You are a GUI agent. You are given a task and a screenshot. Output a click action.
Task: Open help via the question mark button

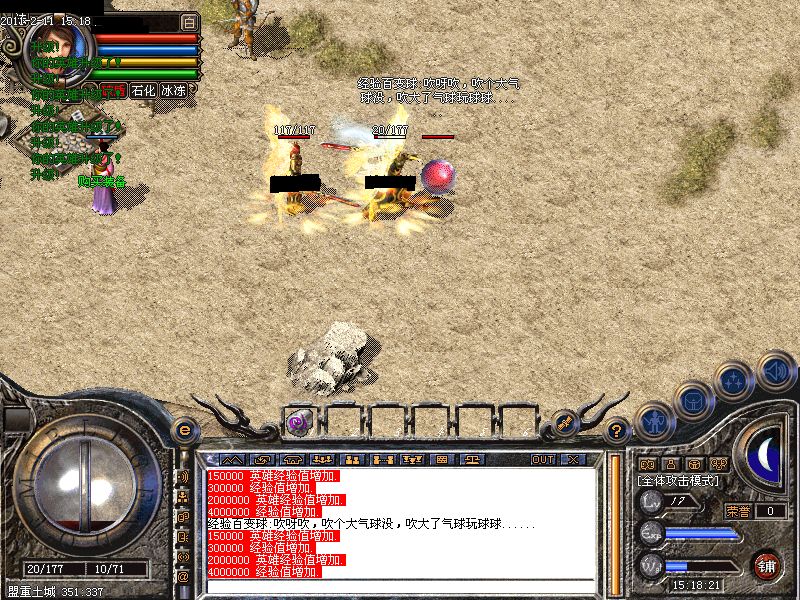point(617,431)
